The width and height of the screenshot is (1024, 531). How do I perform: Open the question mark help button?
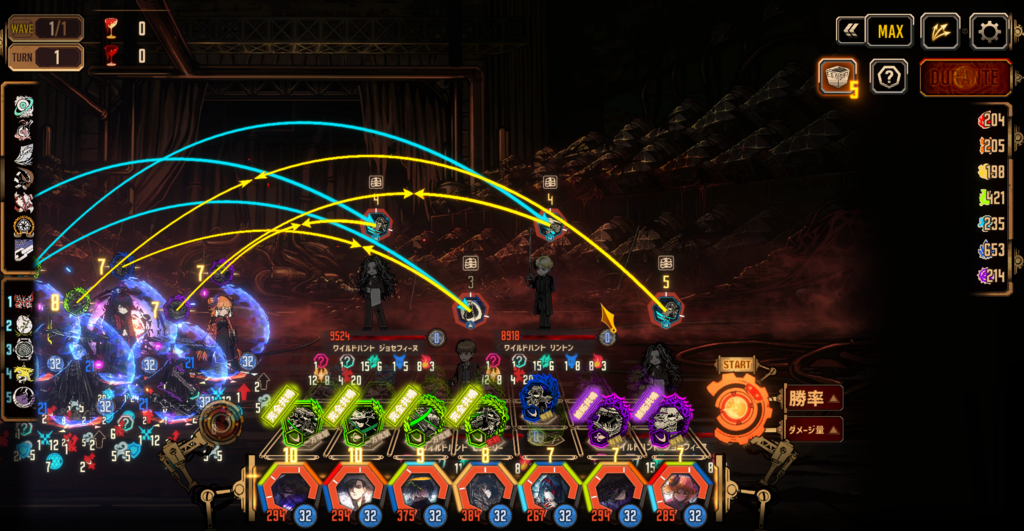tap(889, 77)
